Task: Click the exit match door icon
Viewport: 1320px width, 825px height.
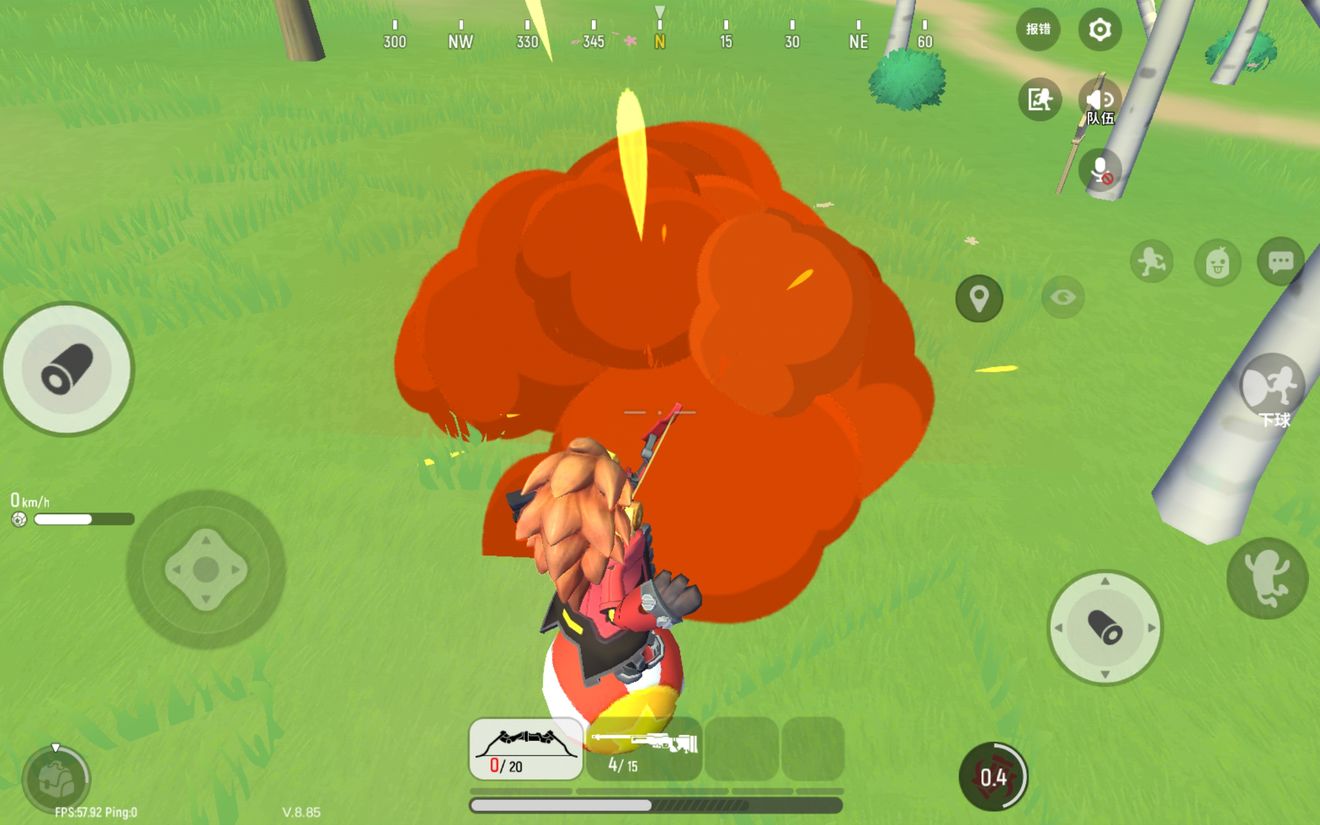Action: point(1039,99)
